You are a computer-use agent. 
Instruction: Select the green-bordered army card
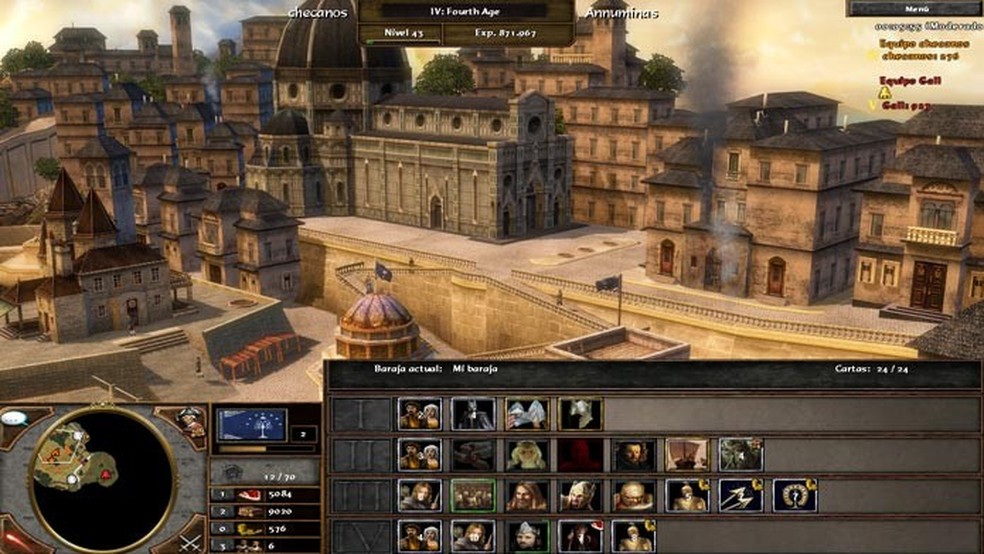pyautogui.click(x=473, y=495)
